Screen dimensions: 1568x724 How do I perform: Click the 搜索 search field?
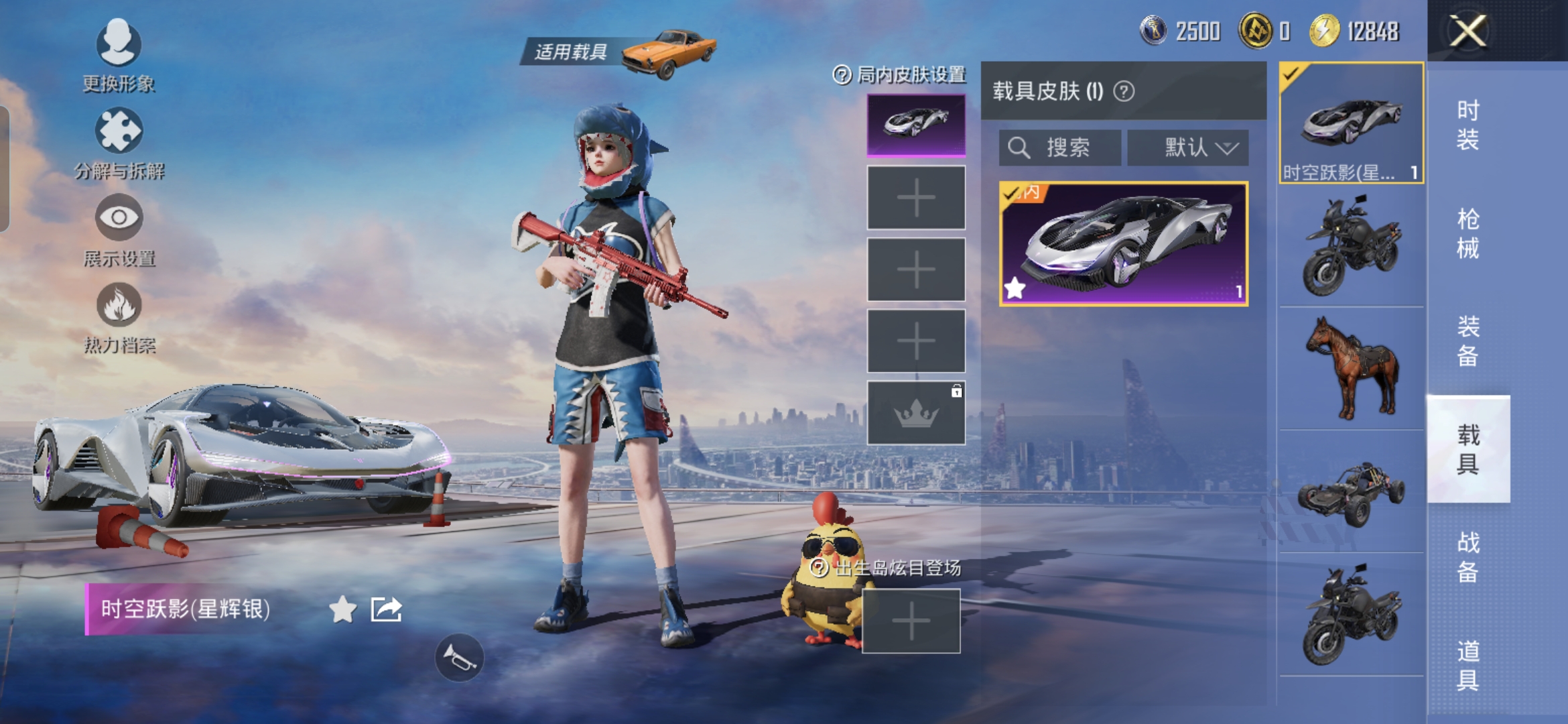(x=1059, y=147)
